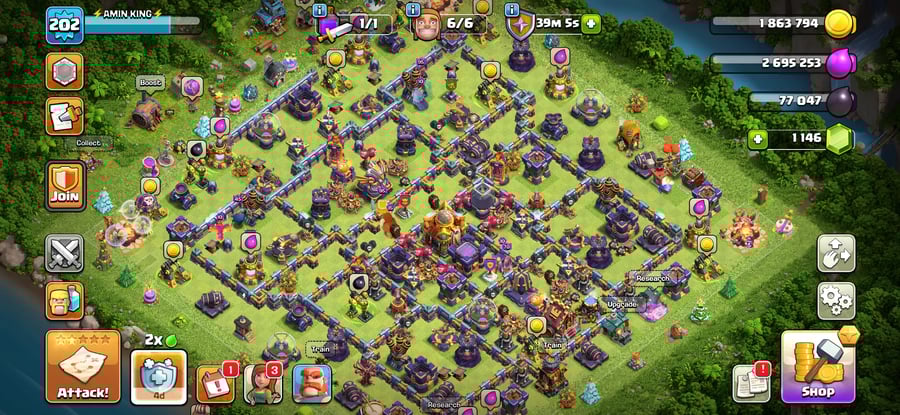The width and height of the screenshot is (900, 415).
Task: Tap the Boost bubble above the building
Action: click(x=149, y=83)
